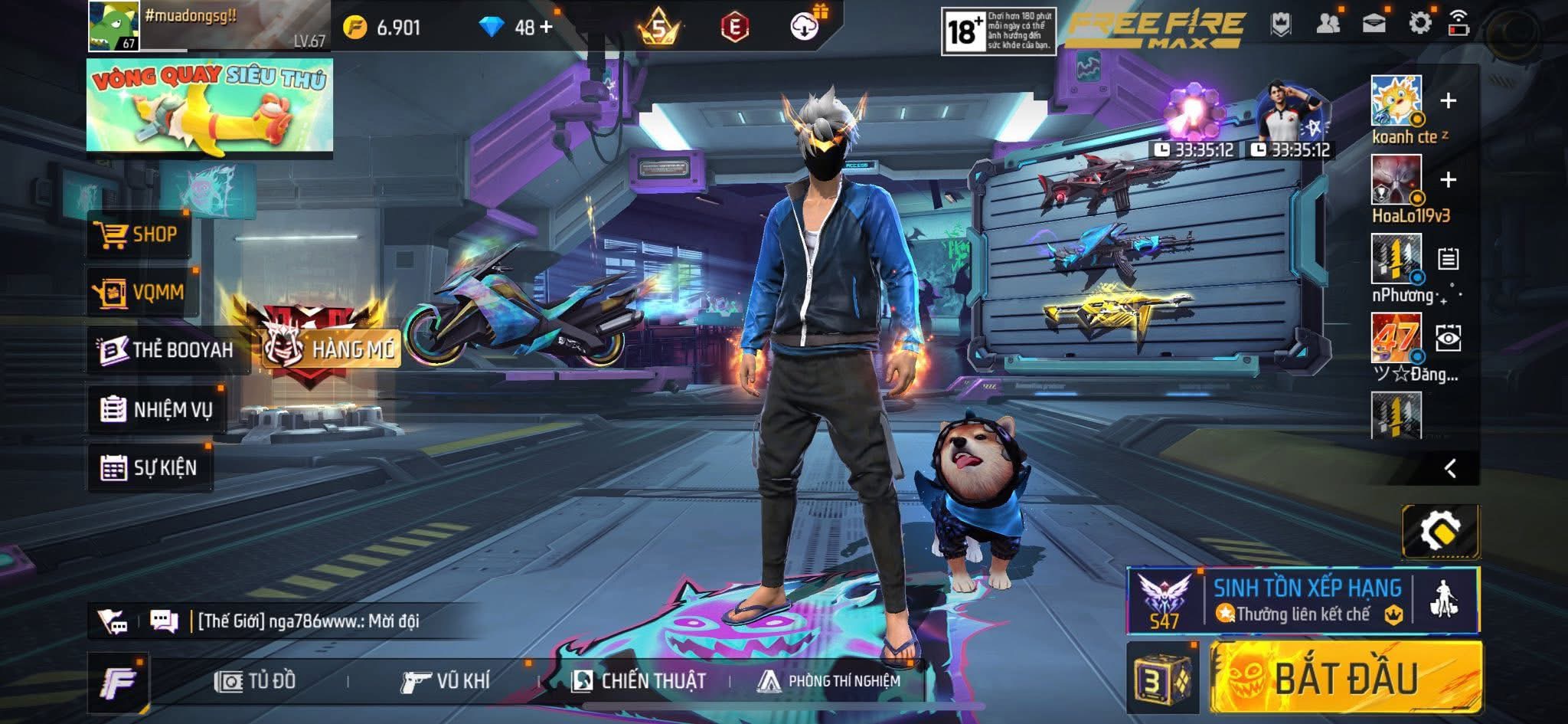
Task: Open the VQMM lucky spin menu
Action: pos(142,292)
